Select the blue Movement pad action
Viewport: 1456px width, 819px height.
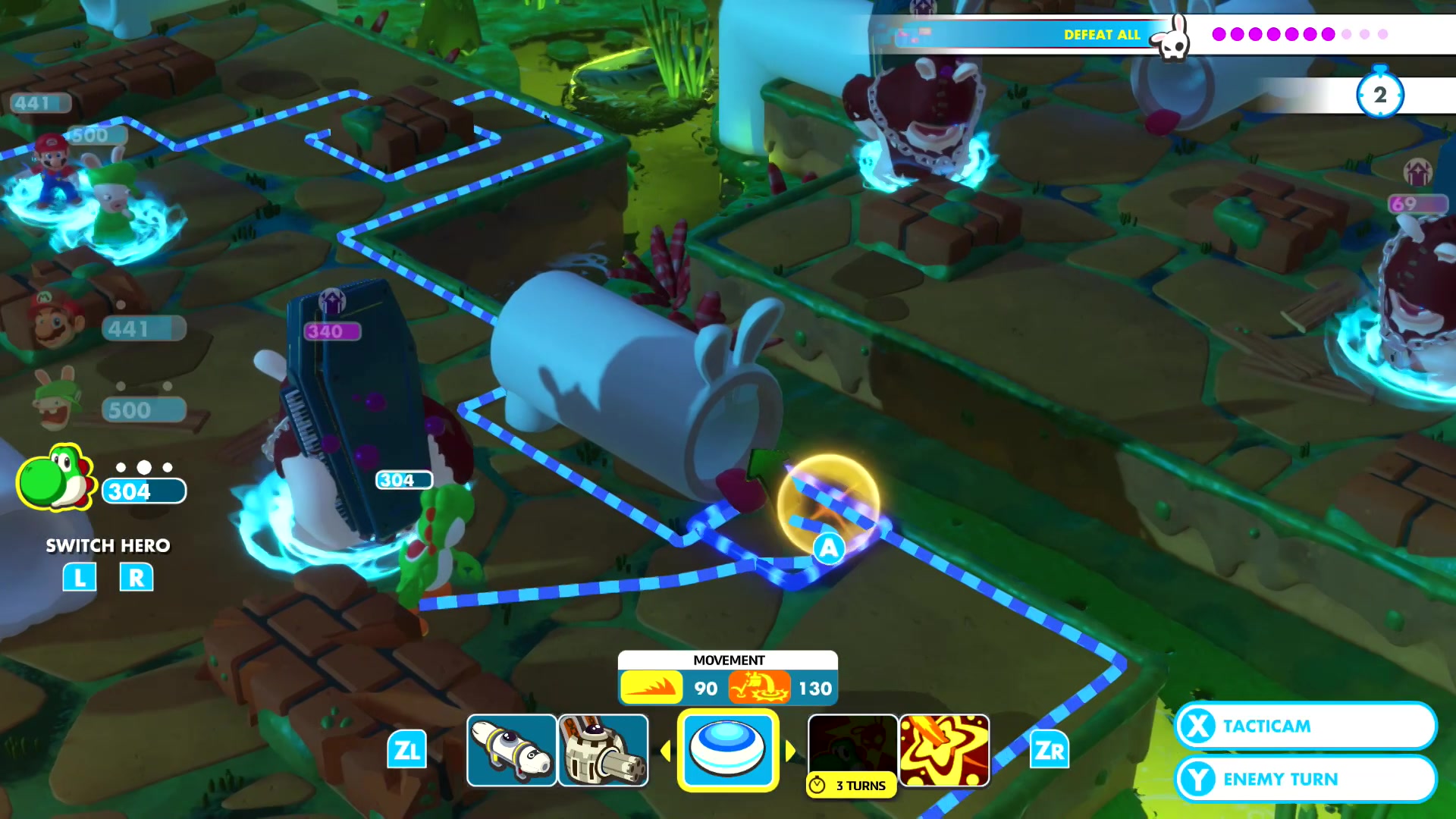(727, 750)
